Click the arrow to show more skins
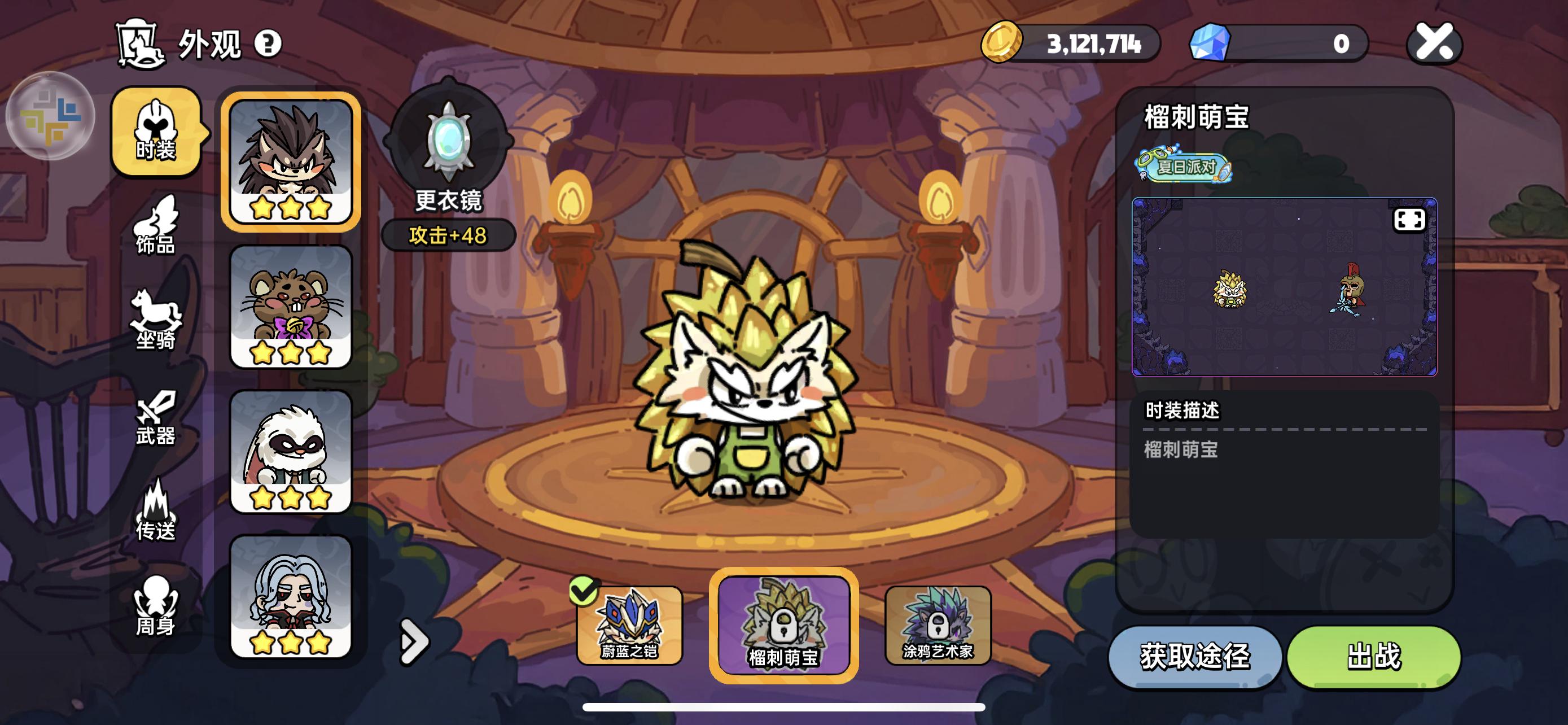This screenshot has width=1568, height=725. pos(414,641)
